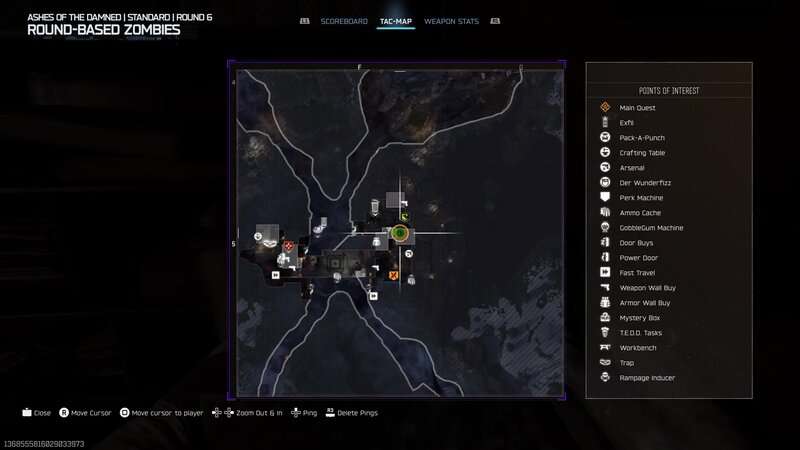Choose Weapon Wall Buy in the legend
Screen dimensions: 800x450
(x=647, y=287)
